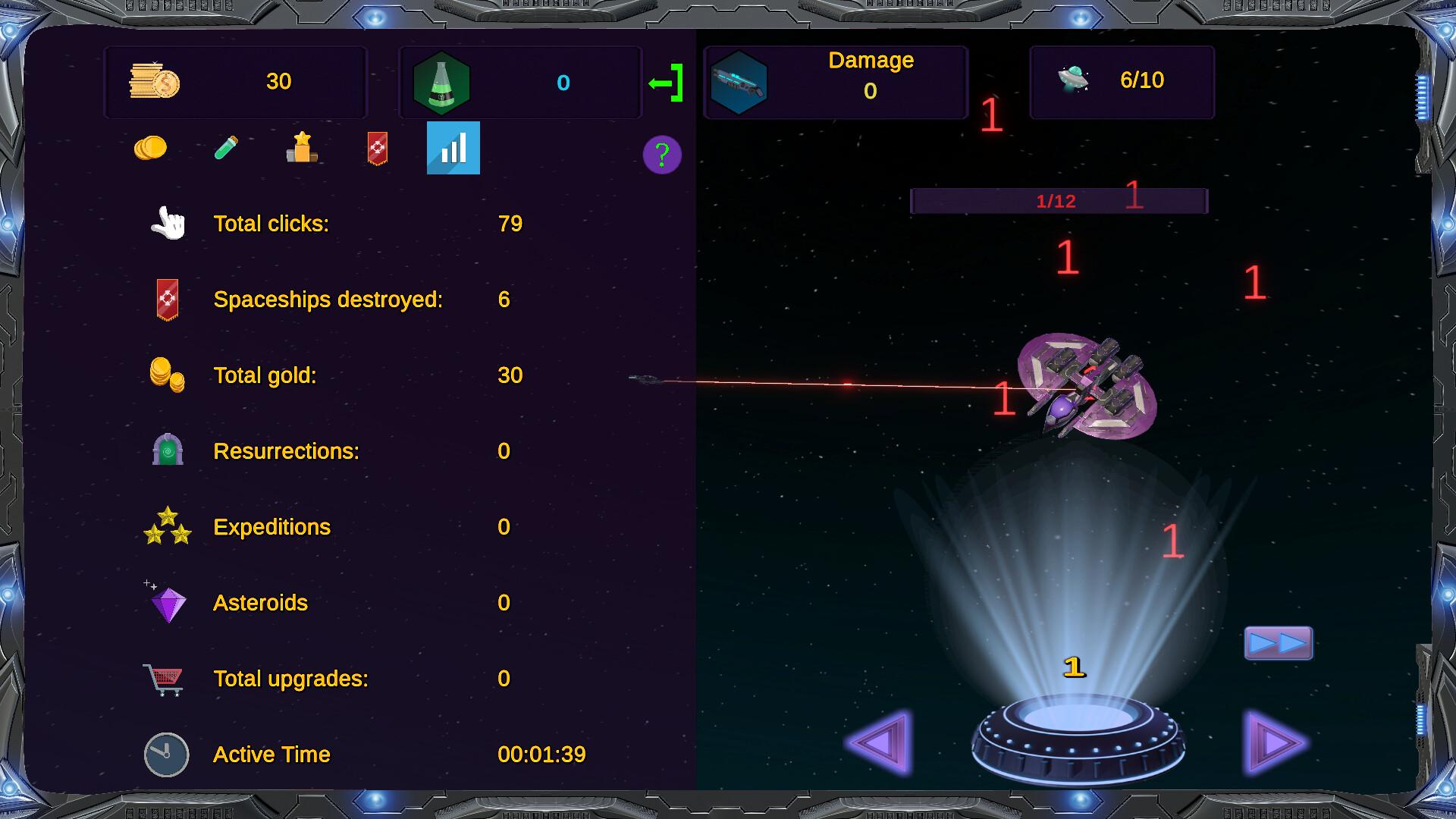Screen dimensions: 1456x819
Task: Toggle the fast-forward speed control
Action: 1279,643
